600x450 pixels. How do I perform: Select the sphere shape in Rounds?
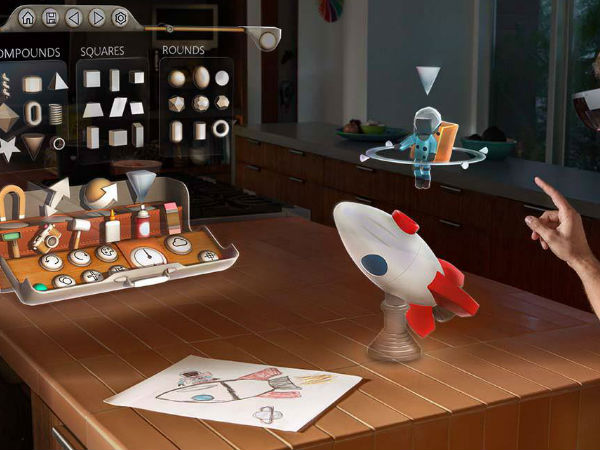click(x=178, y=78)
